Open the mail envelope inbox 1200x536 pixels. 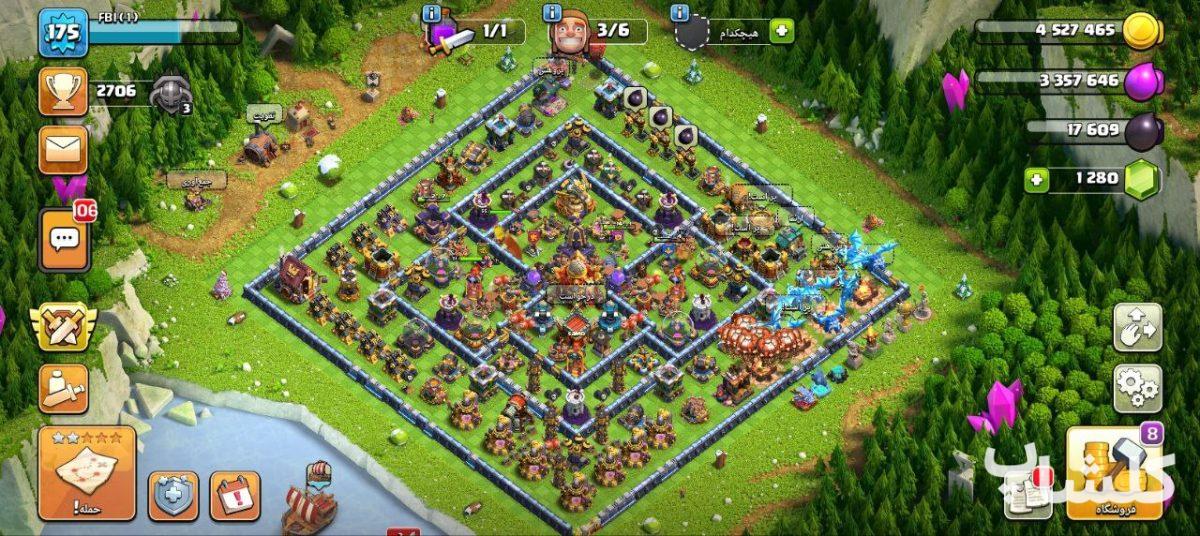point(63,150)
